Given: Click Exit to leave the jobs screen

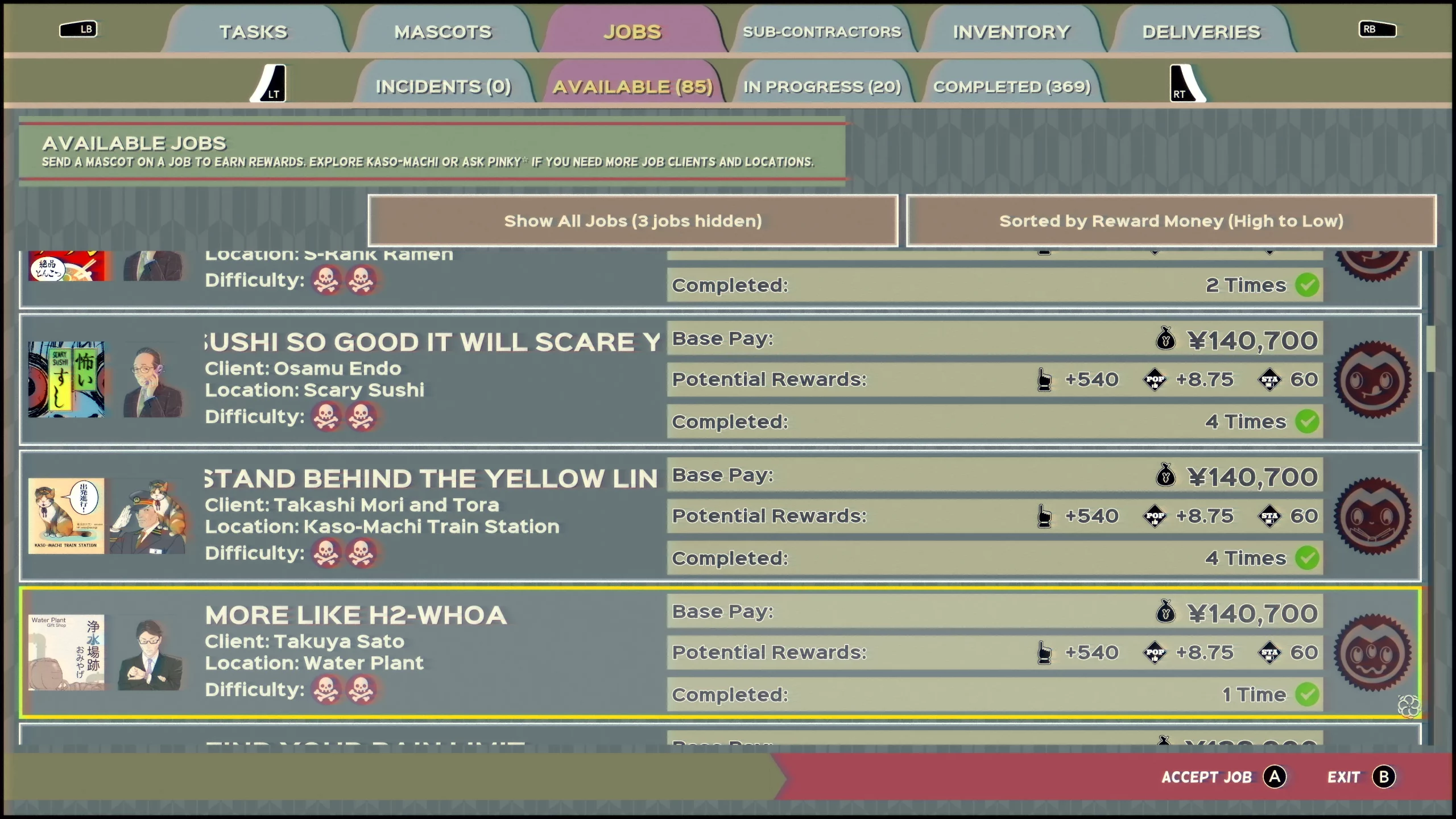Looking at the screenshot, I should [x=1344, y=776].
